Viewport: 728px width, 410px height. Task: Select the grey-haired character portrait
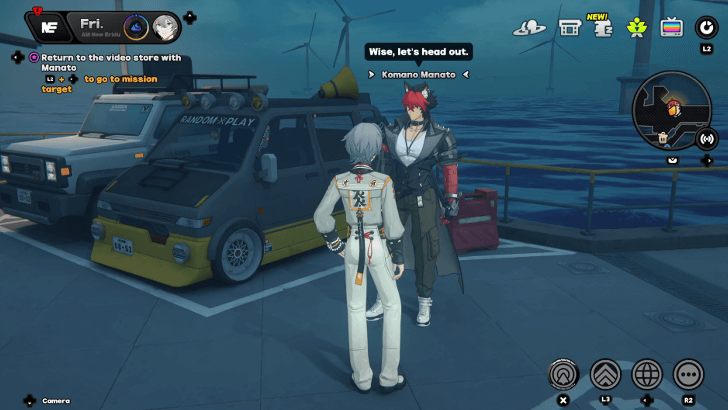pos(165,26)
